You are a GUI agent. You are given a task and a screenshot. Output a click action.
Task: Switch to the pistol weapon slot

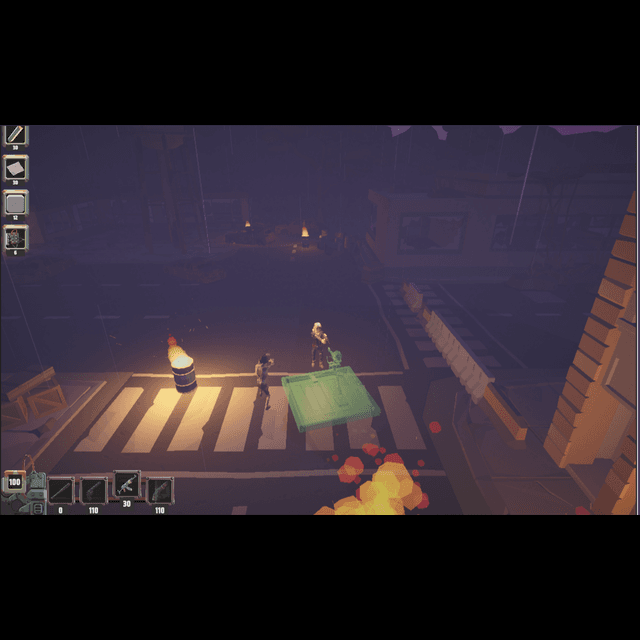[x=94, y=490]
